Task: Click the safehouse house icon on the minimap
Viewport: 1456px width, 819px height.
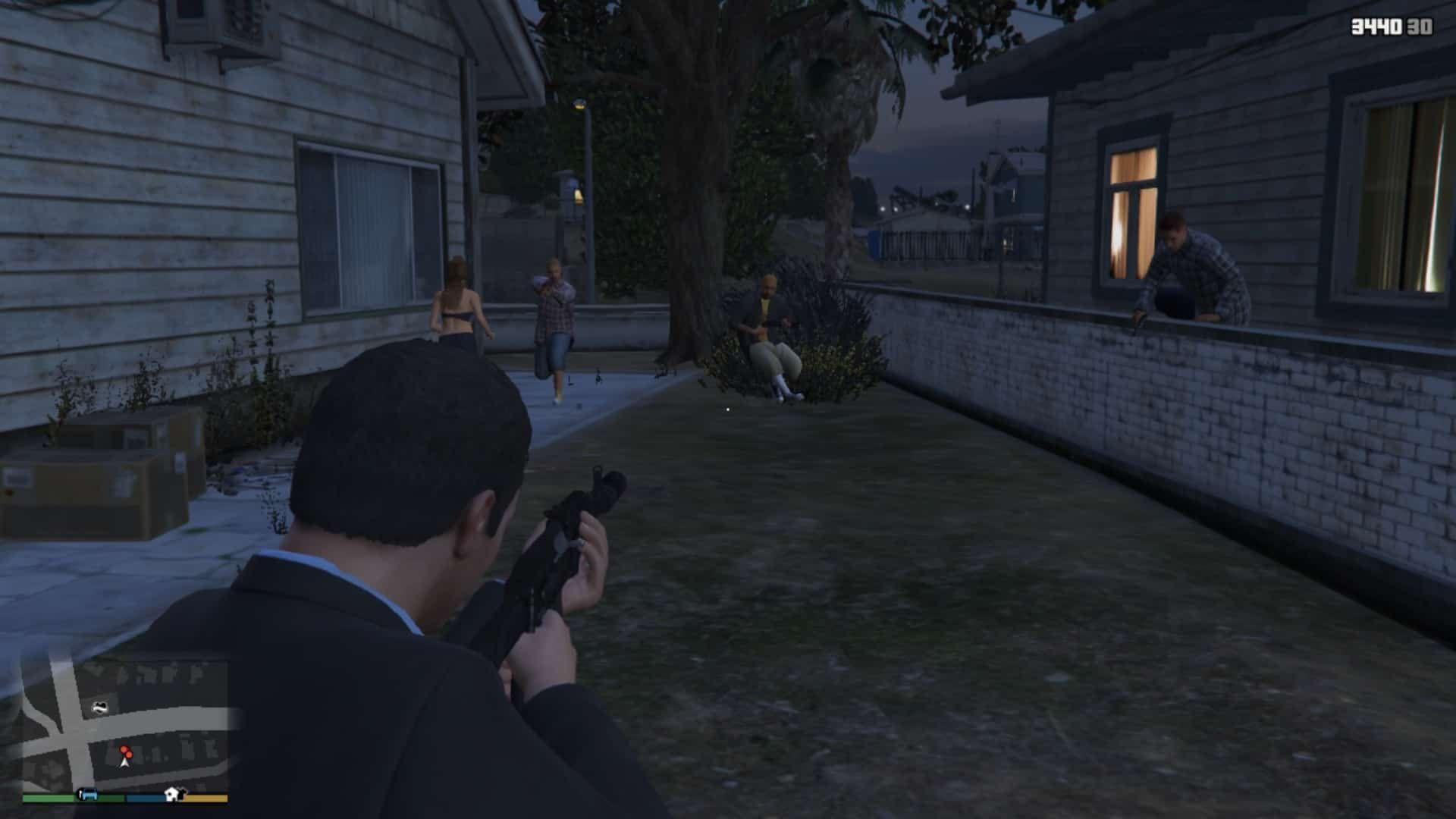Action: [x=174, y=795]
